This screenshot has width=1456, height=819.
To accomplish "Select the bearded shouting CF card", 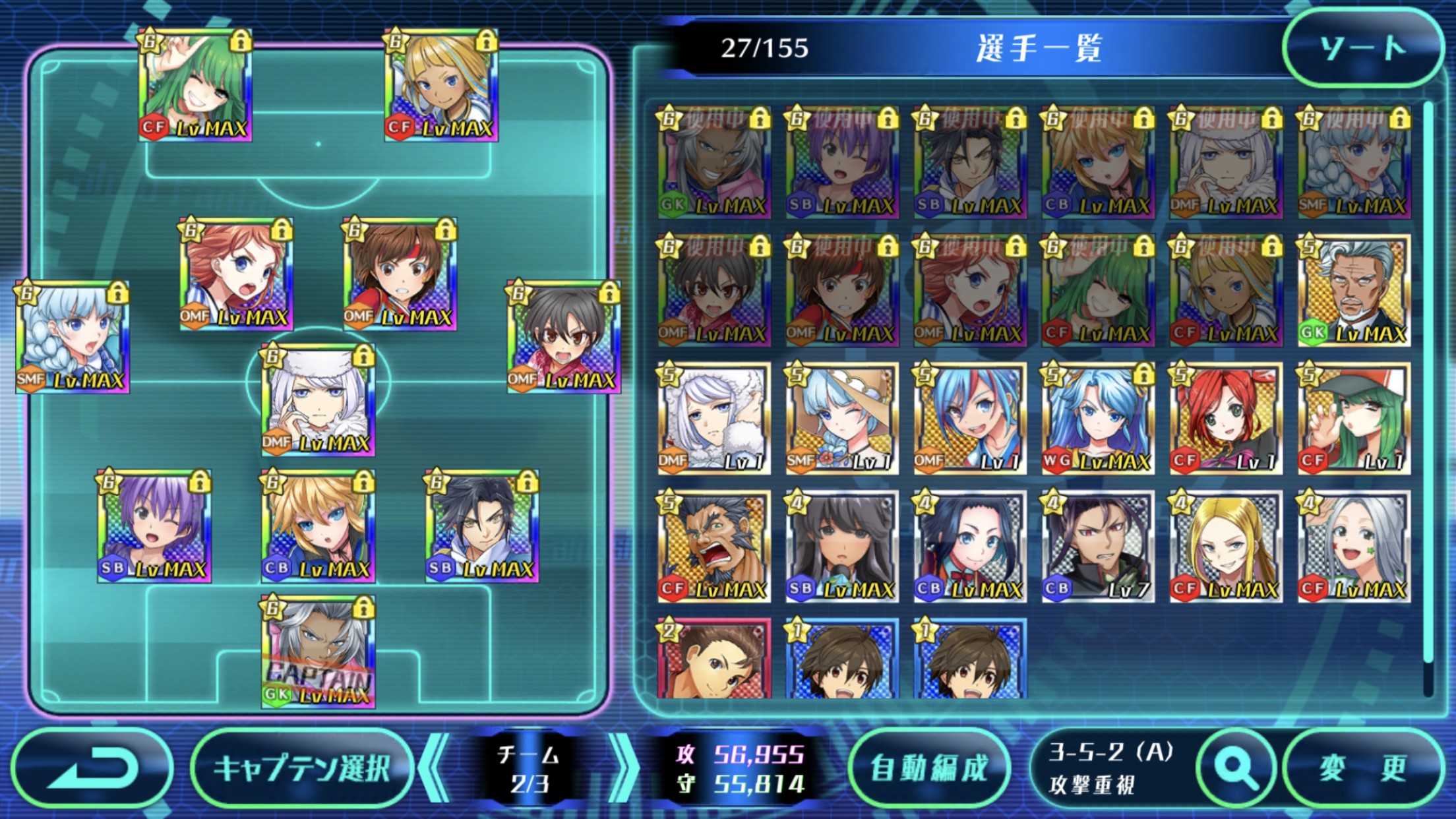I will pyautogui.click(x=713, y=546).
